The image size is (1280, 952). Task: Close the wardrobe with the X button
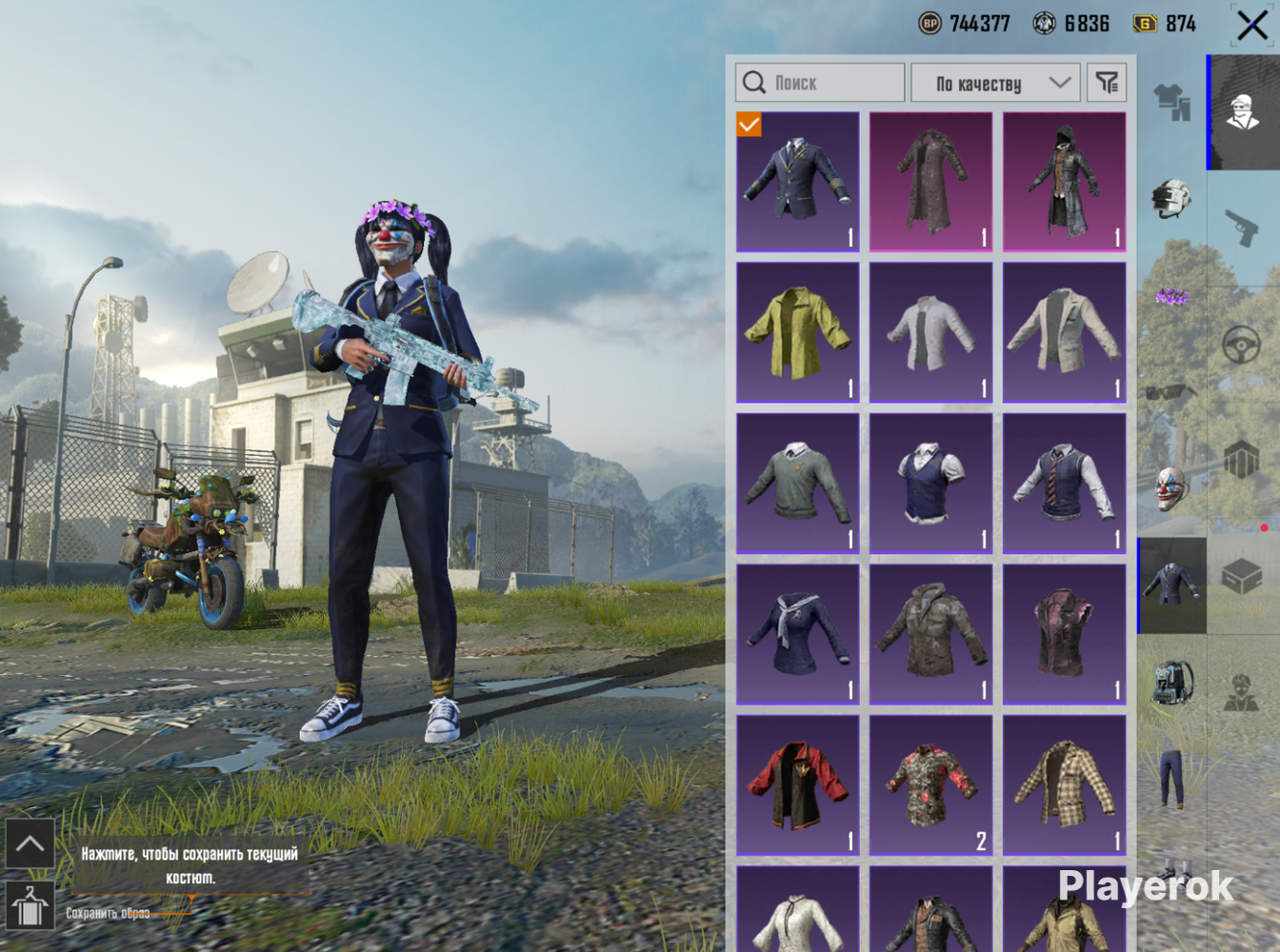1251,25
